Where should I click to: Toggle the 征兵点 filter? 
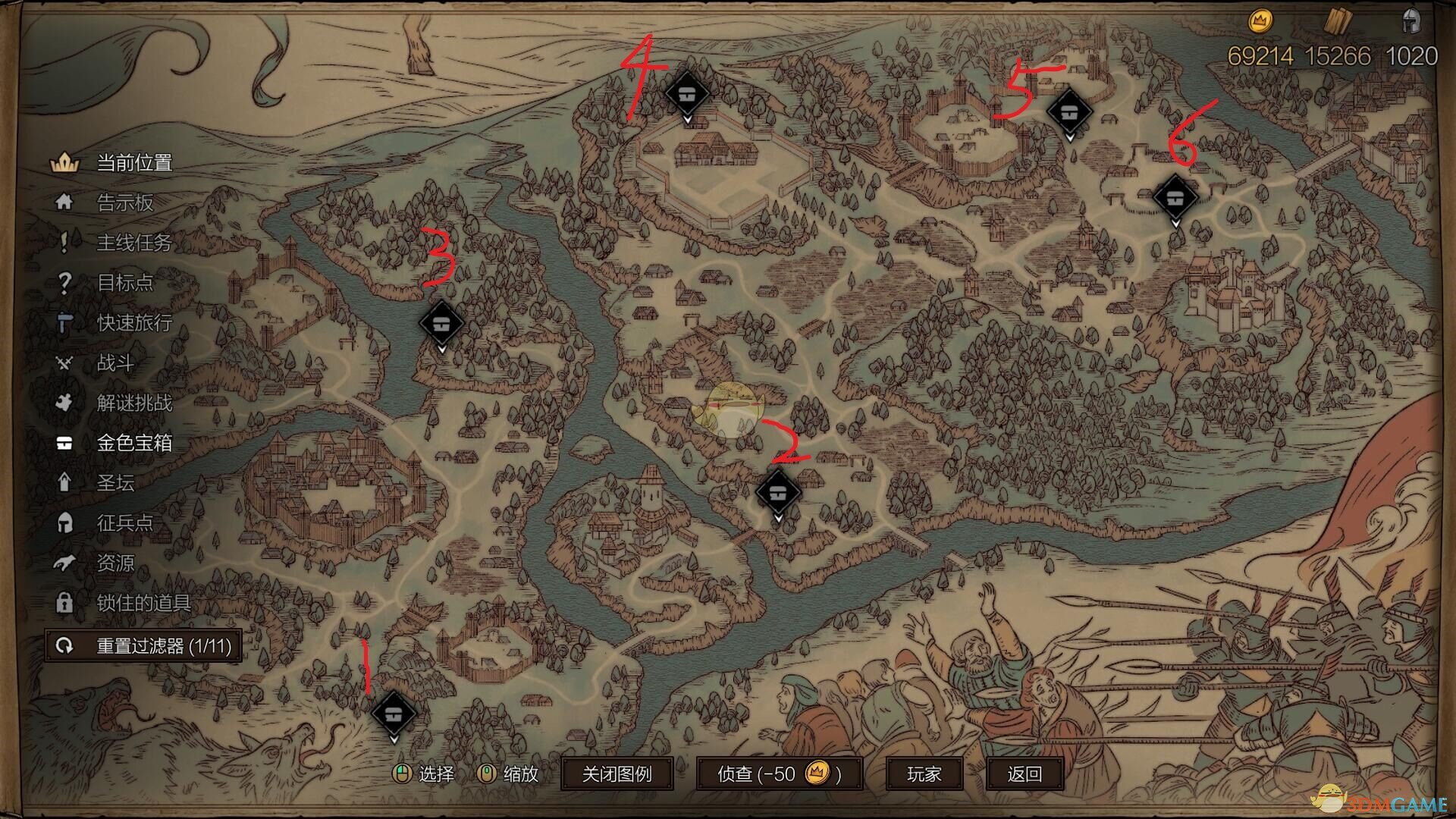(x=124, y=523)
